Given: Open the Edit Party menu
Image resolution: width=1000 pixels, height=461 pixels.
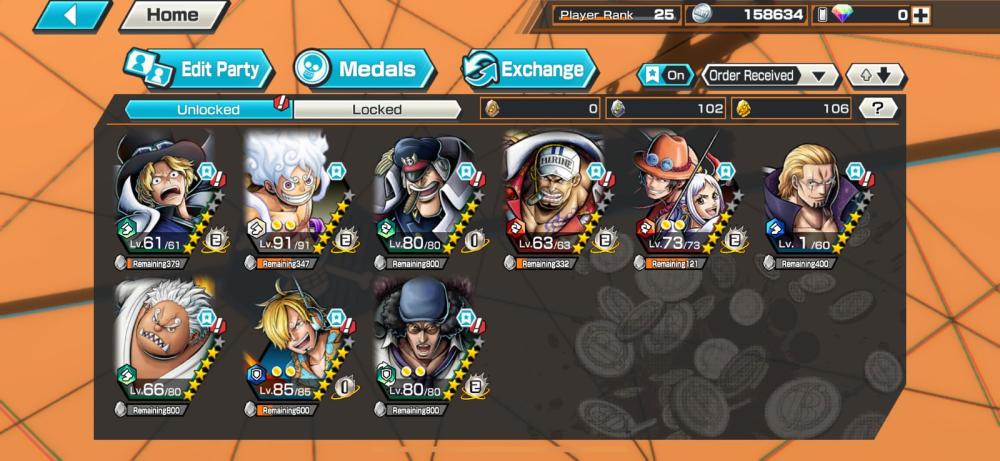Looking at the screenshot, I should [199, 70].
